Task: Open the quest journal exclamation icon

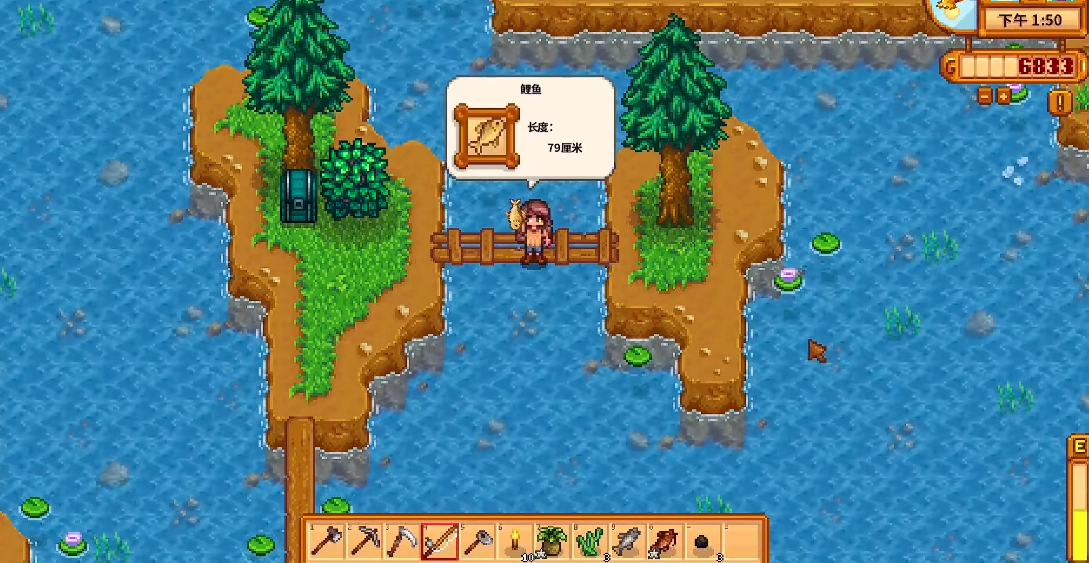Action: [x=1059, y=102]
